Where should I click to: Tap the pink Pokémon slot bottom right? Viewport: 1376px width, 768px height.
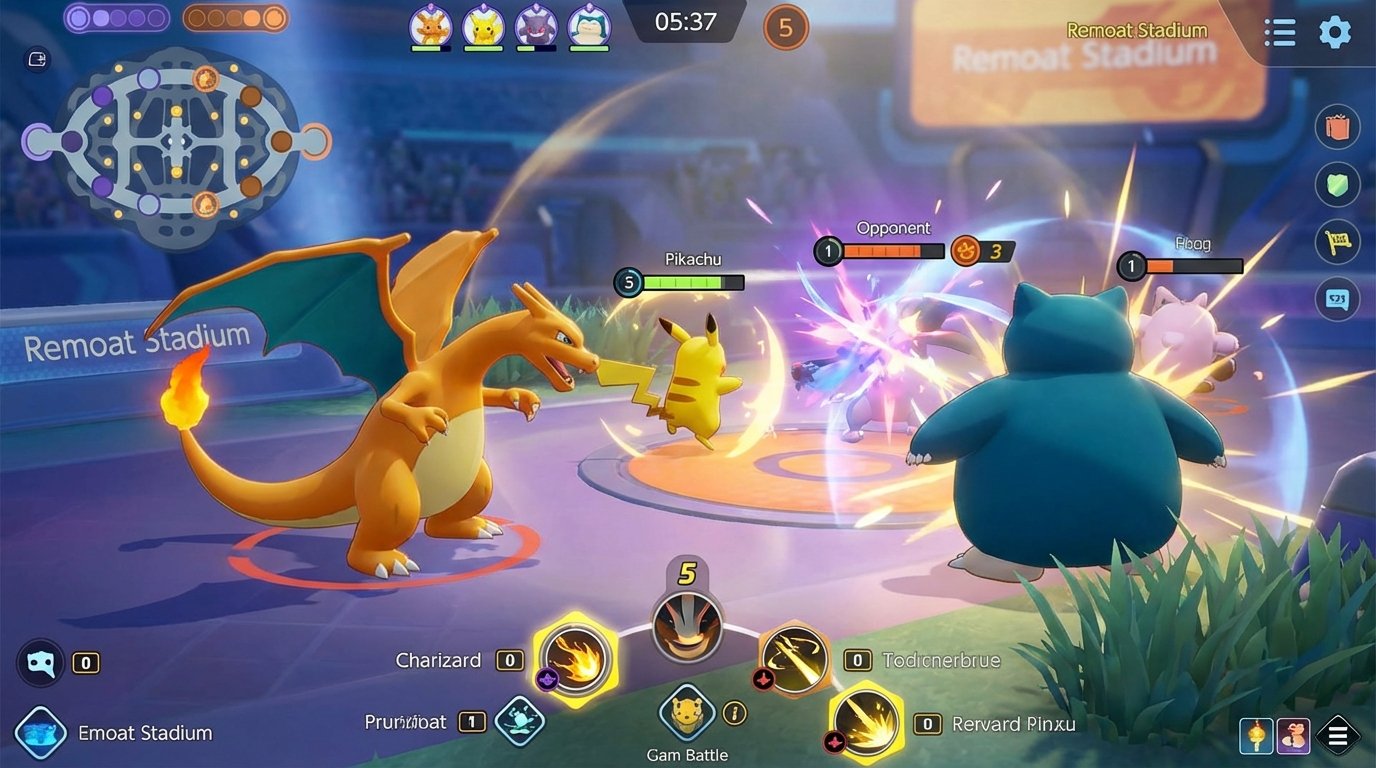pyautogui.click(x=1291, y=734)
